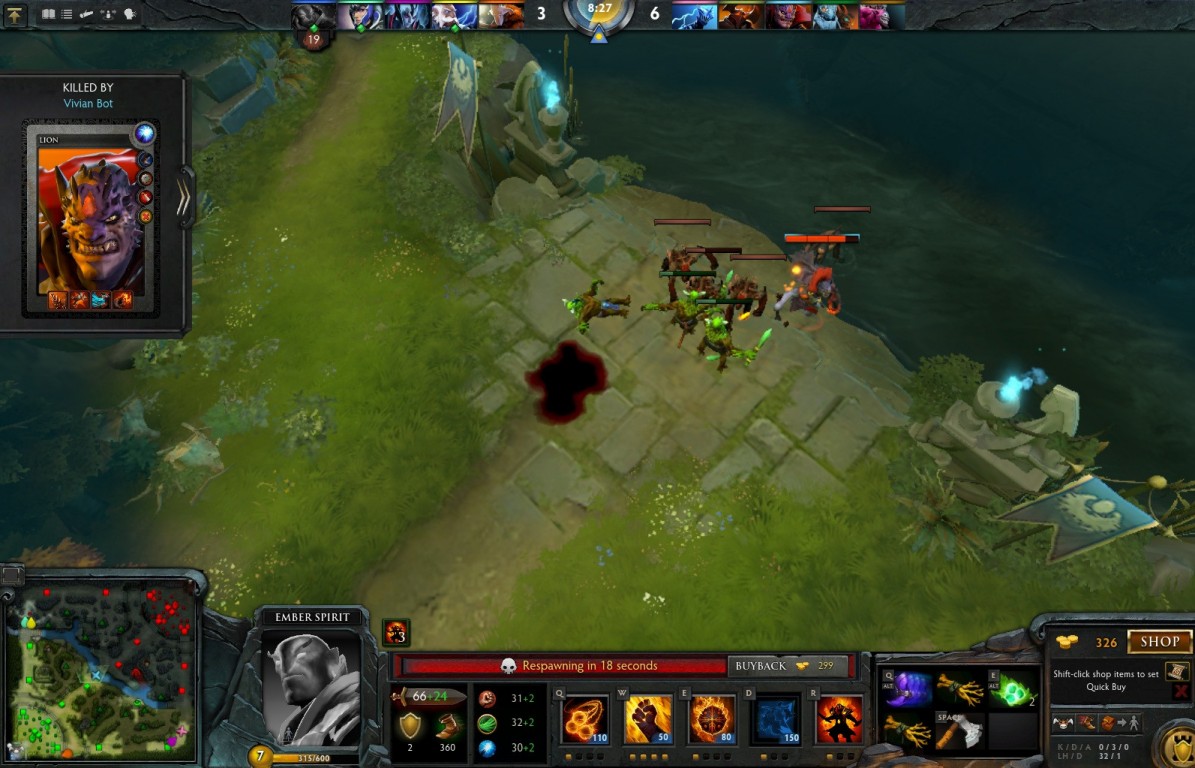This screenshot has height=768, width=1195.
Task: Use the axe item in the inventory
Action: pos(960,733)
